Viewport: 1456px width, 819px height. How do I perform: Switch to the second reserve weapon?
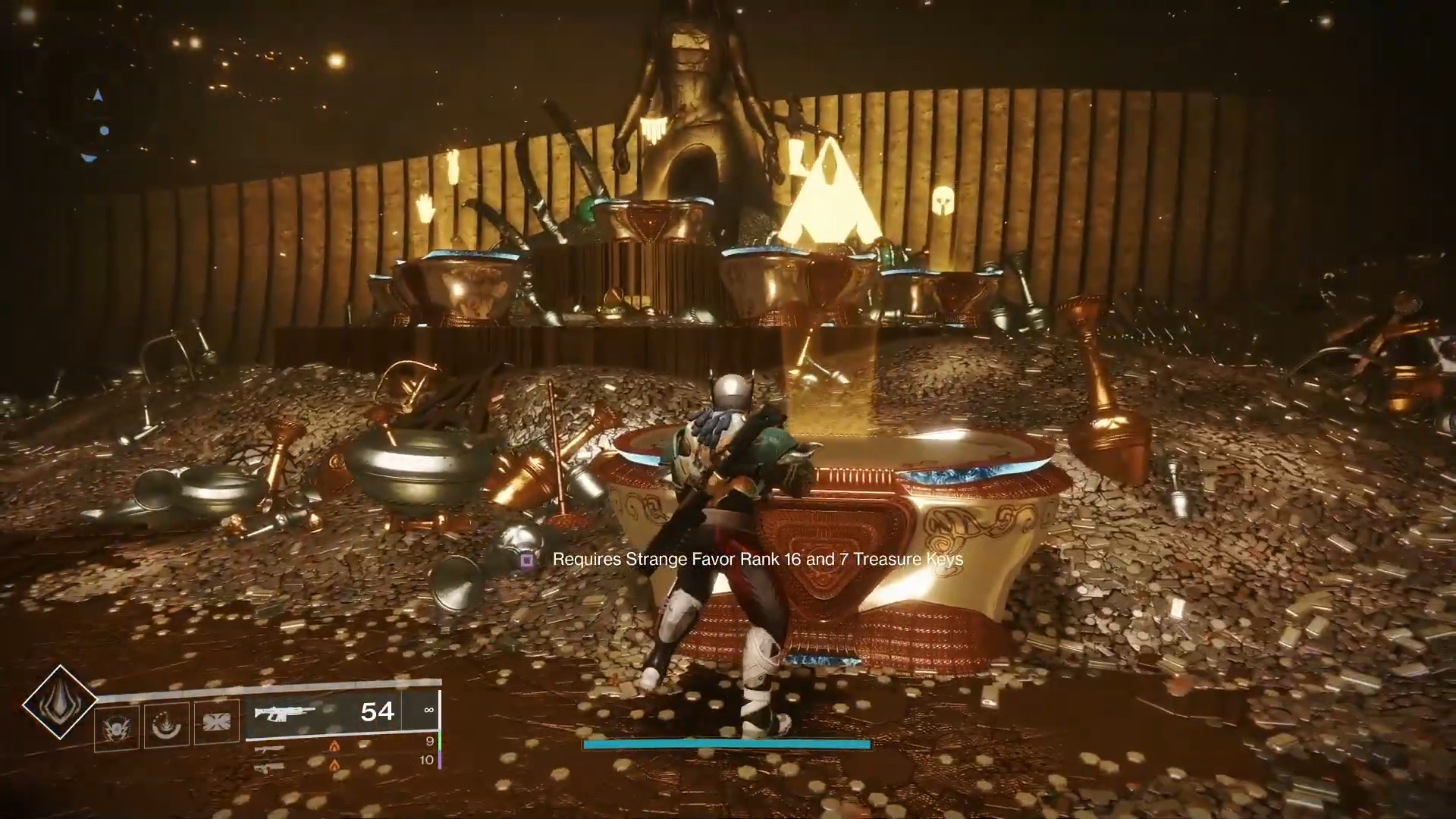pyautogui.click(x=270, y=749)
